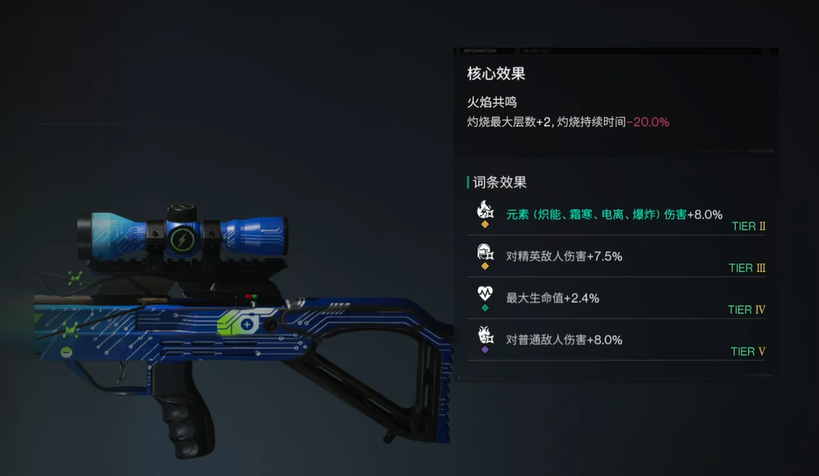Image resolution: width=819 pixels, height=476 pixels.
Task: Select the 火焰共鸣 core effect entry
Action: tap(567, 111)
